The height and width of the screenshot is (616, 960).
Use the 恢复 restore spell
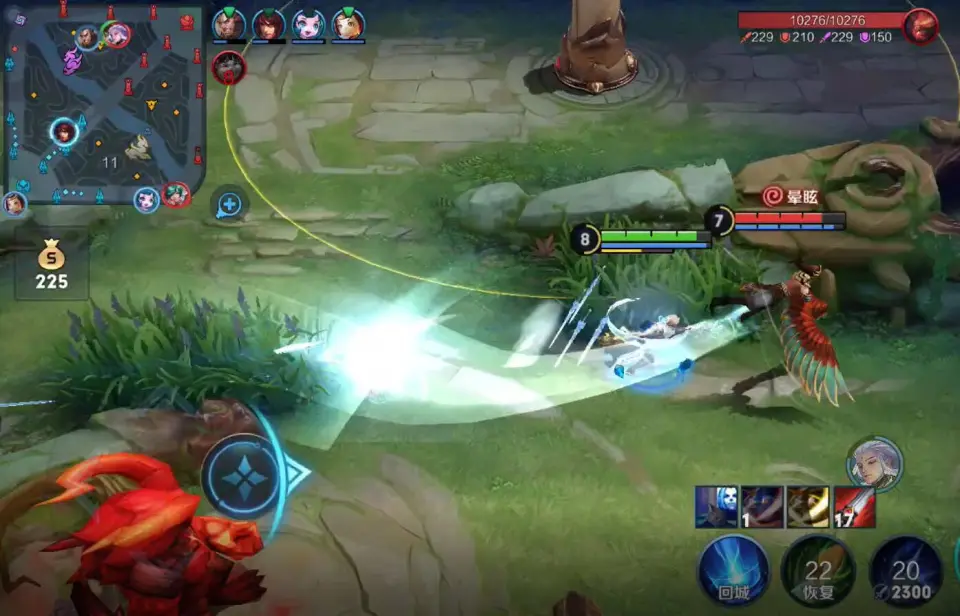click(818, 571)
